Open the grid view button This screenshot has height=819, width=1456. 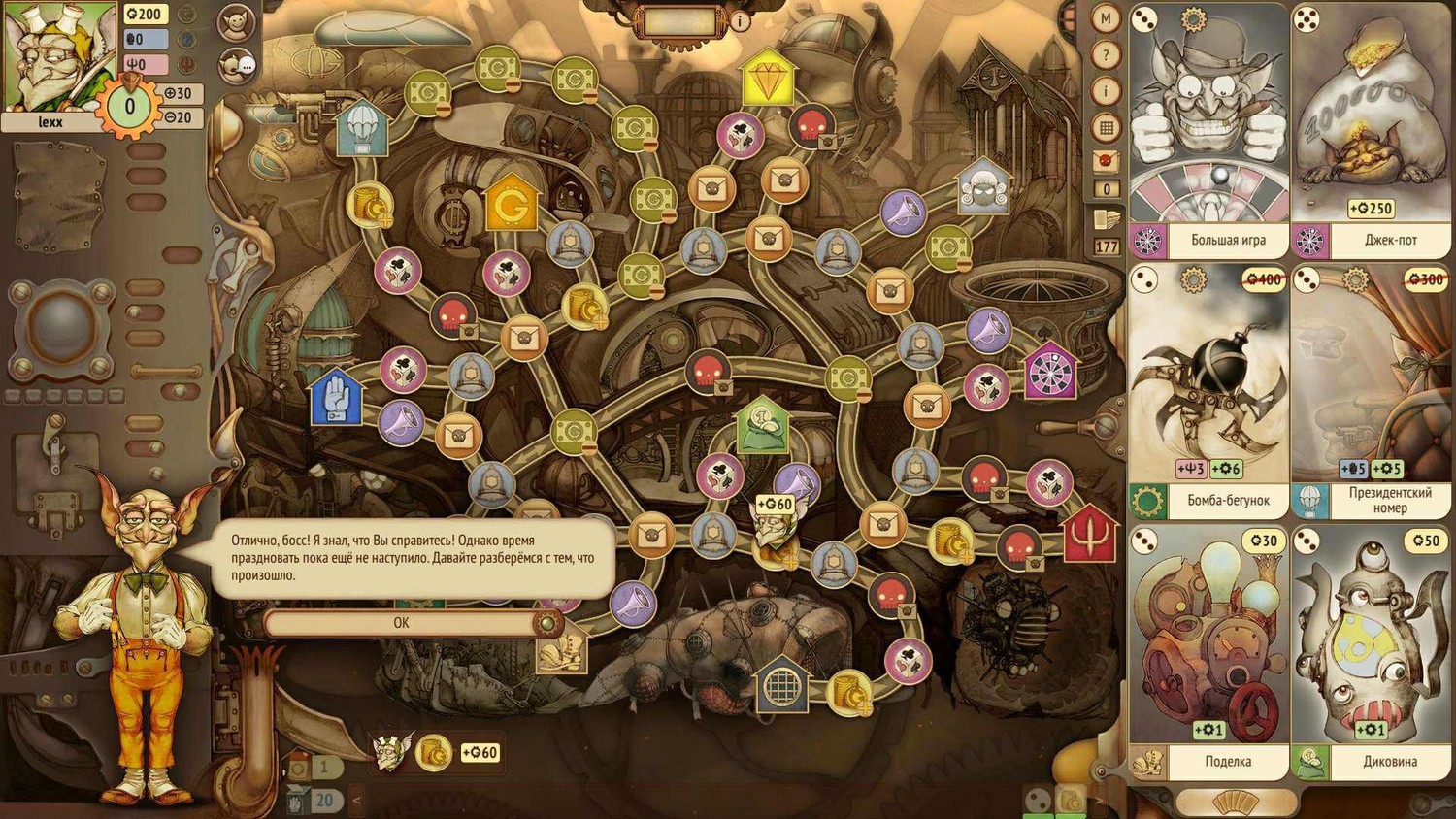pyautogui.click(x=1106, y=127)
